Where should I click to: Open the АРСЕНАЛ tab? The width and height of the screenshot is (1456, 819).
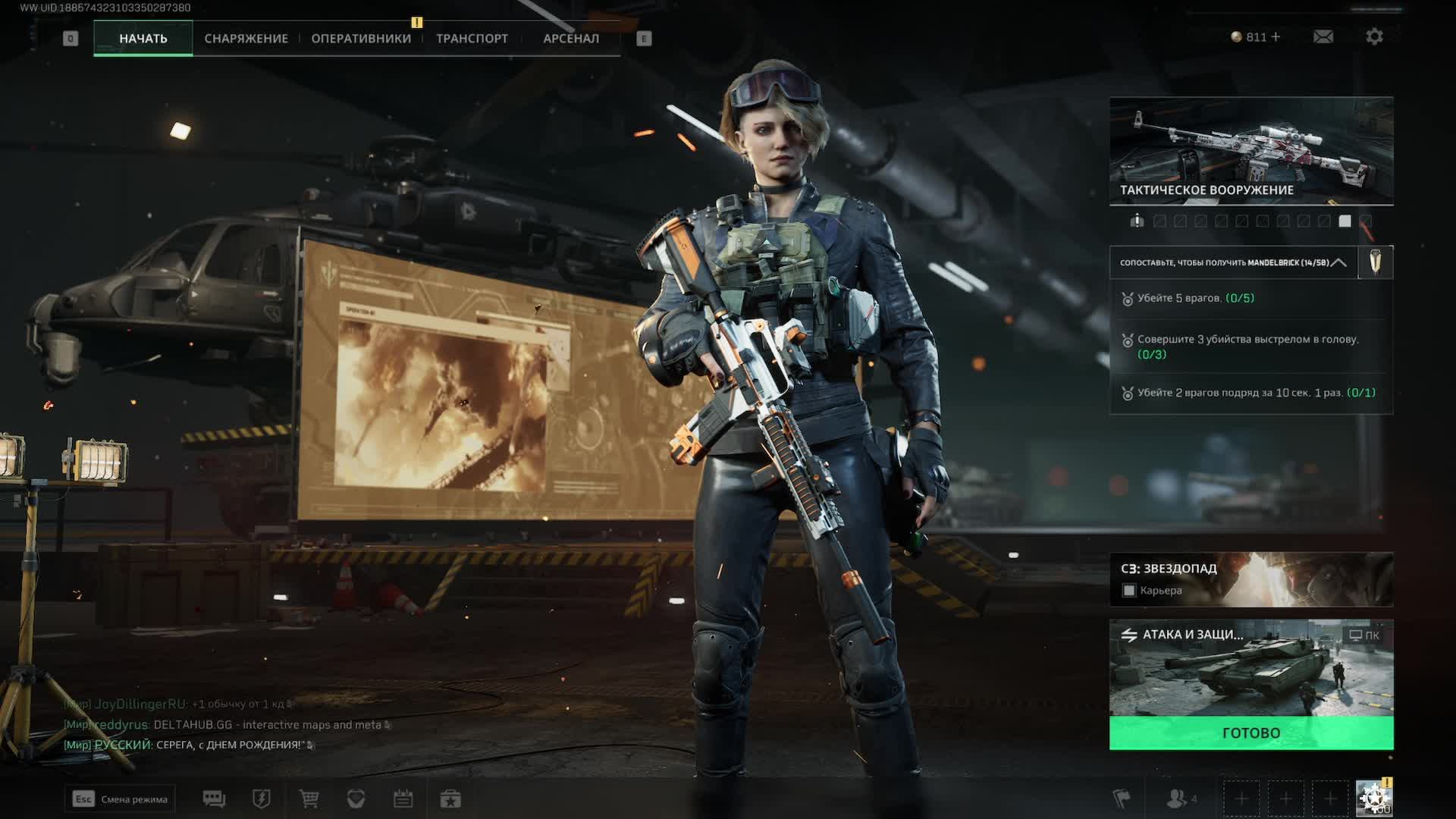[x=571, y=39]
